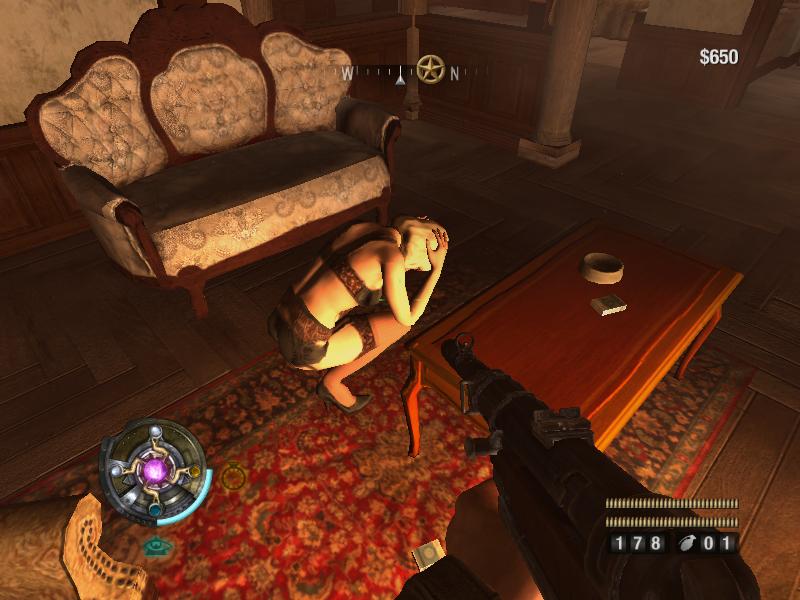The image size is (800, 600).
Task: Select the purple gem power dial
Action: click(156, 469)
